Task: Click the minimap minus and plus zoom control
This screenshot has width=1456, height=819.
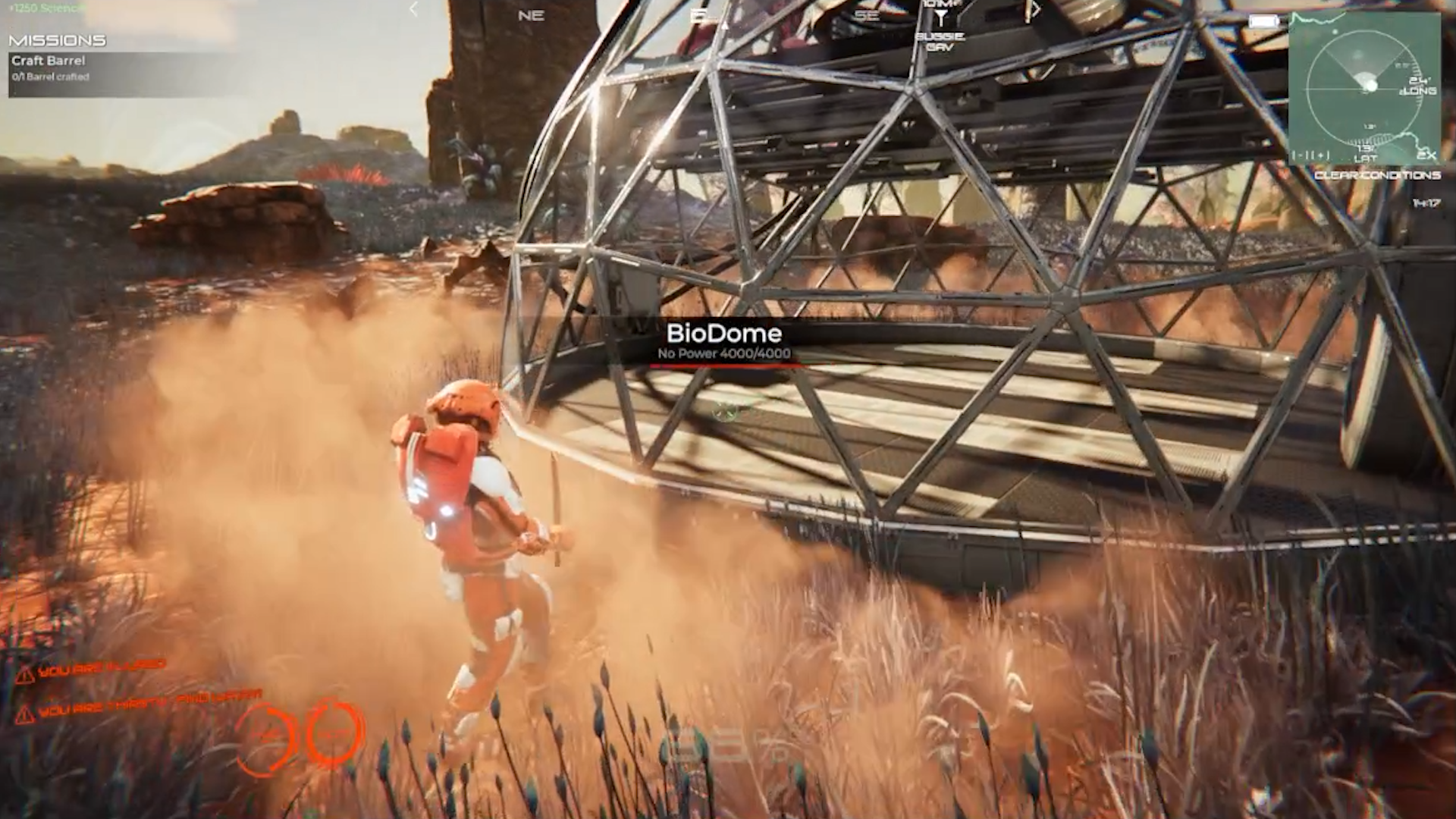Action: click(x=1311, y=156)
